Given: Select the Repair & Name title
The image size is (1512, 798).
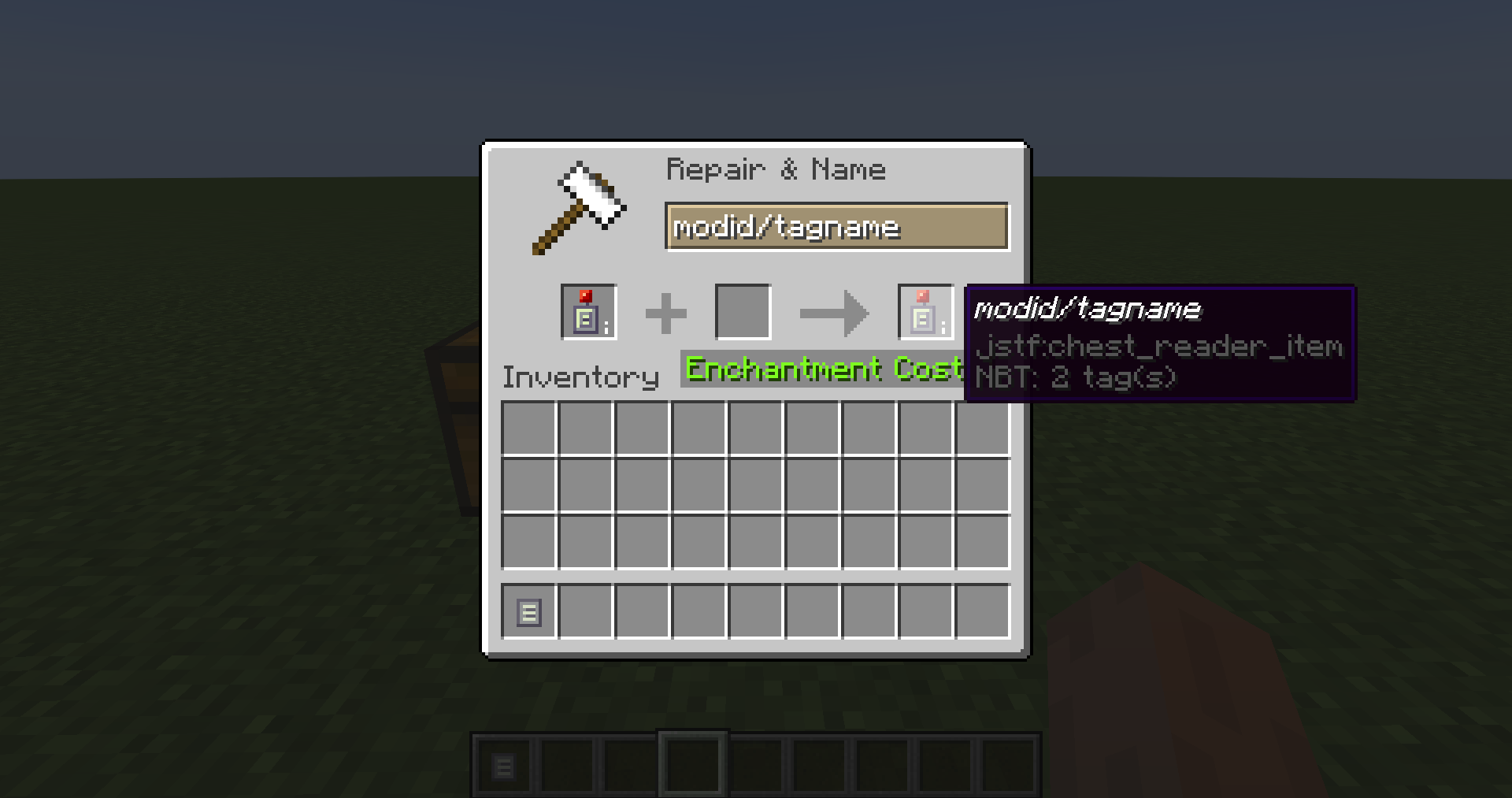Looking at the screenshot, I should pos(776,169).
